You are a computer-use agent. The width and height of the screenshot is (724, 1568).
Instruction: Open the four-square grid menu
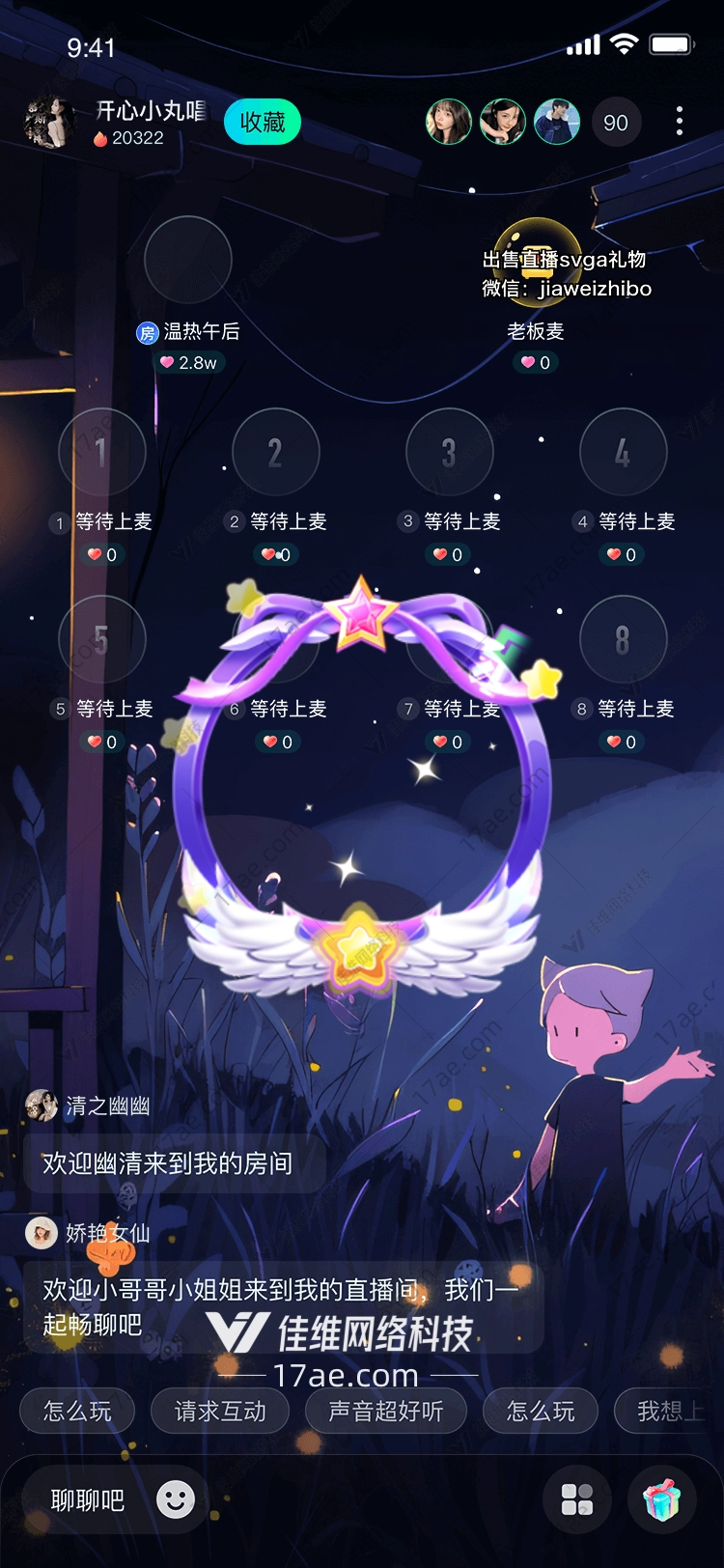coord(577,1499)
